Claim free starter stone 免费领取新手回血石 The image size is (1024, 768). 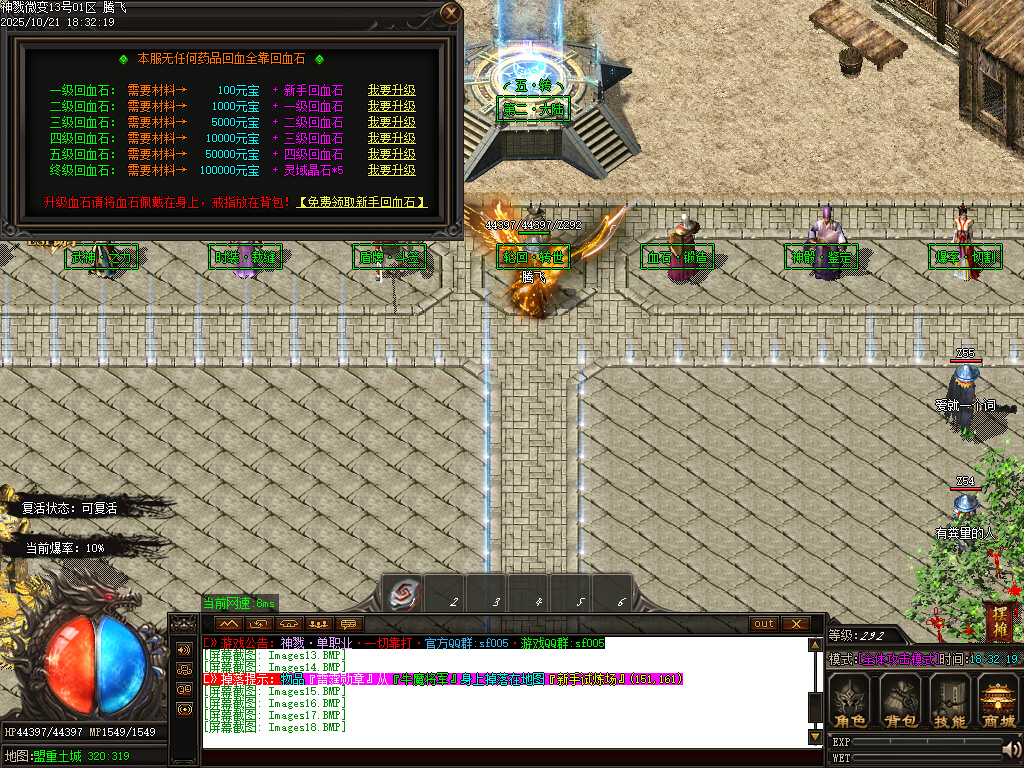tap(364, 202)
